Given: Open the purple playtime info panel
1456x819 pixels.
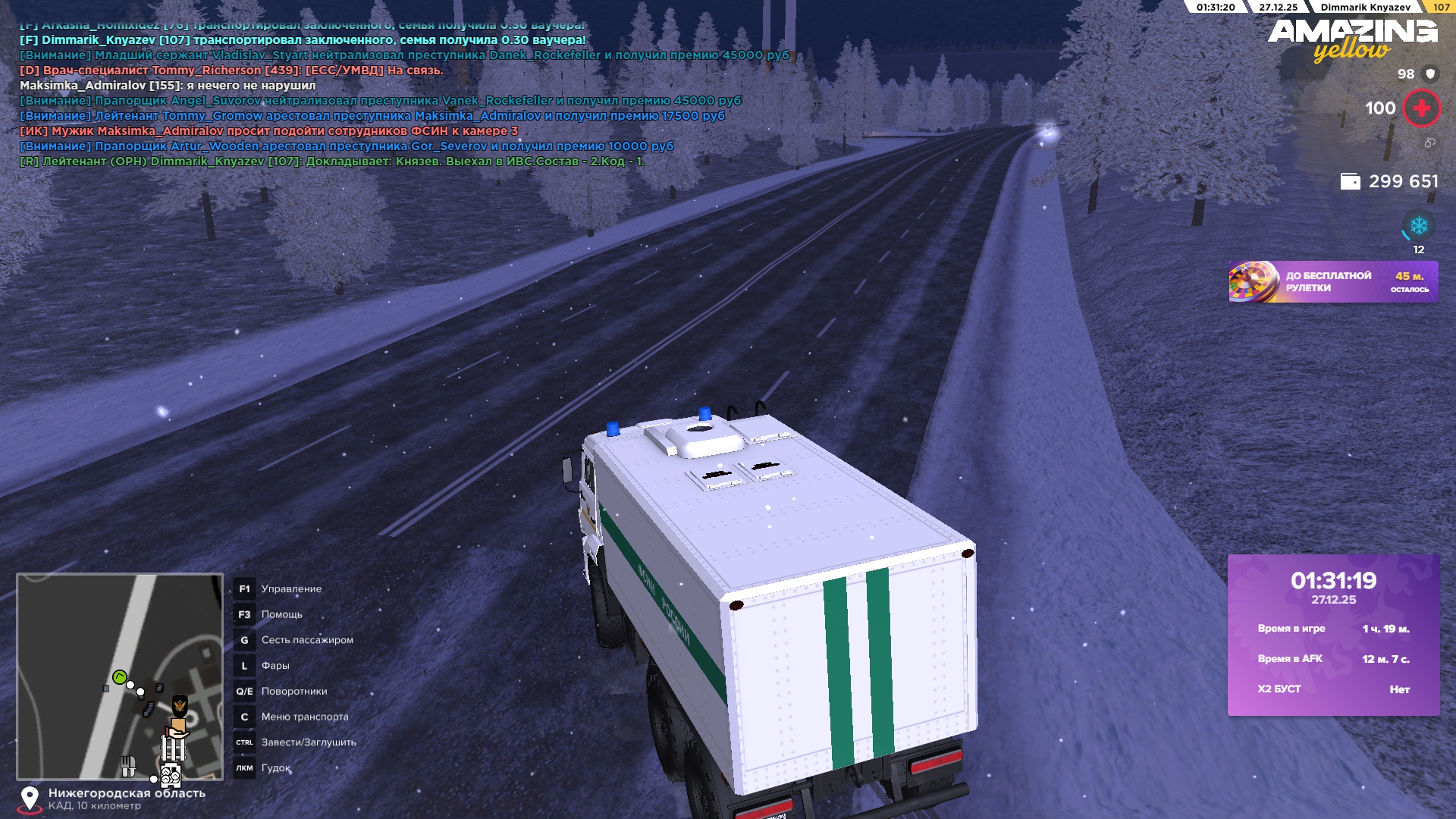Looking at the screenshot, I should [1333, 635].
